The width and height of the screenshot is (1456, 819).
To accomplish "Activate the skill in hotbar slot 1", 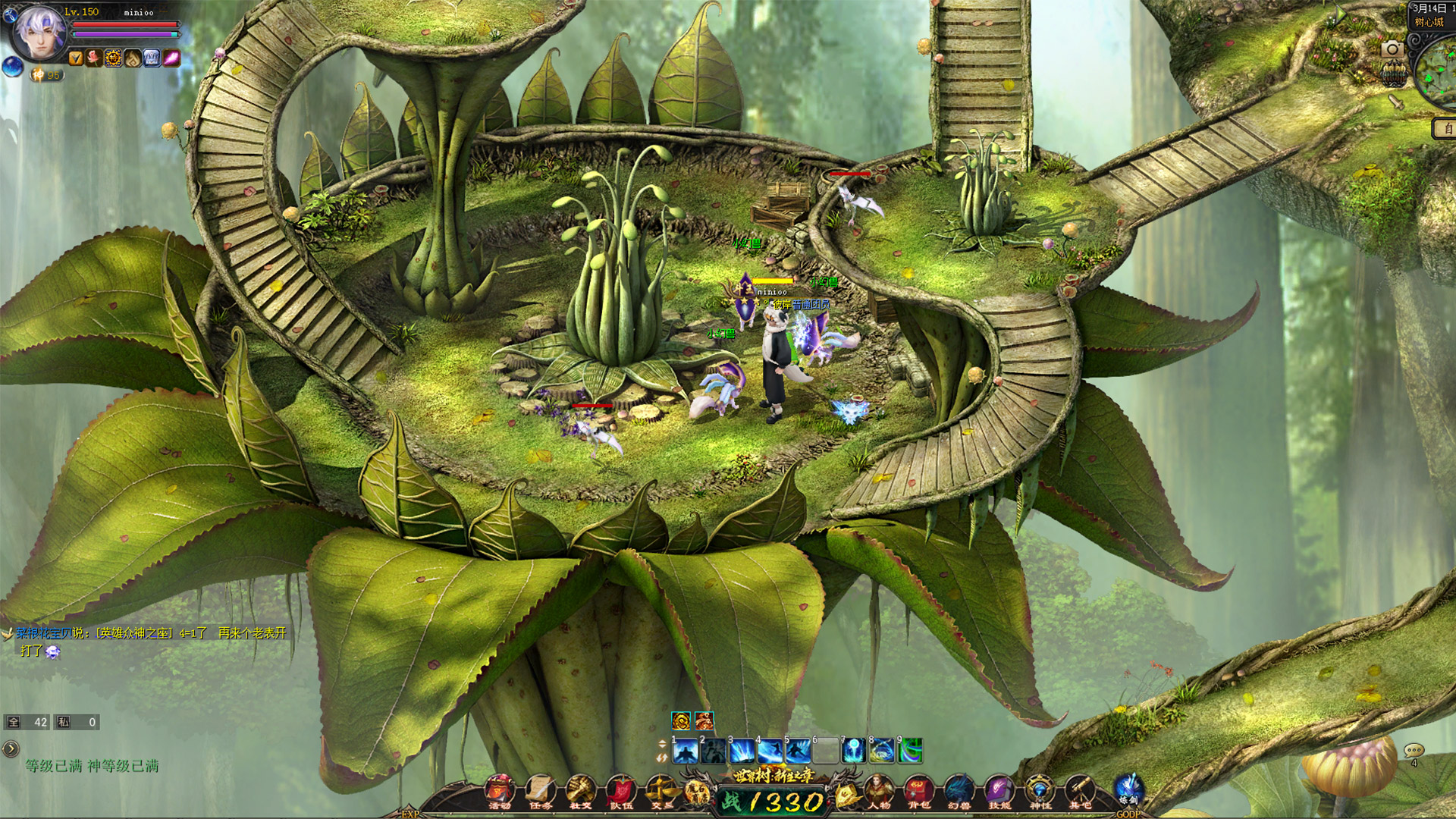I will [x=686, y=751].
